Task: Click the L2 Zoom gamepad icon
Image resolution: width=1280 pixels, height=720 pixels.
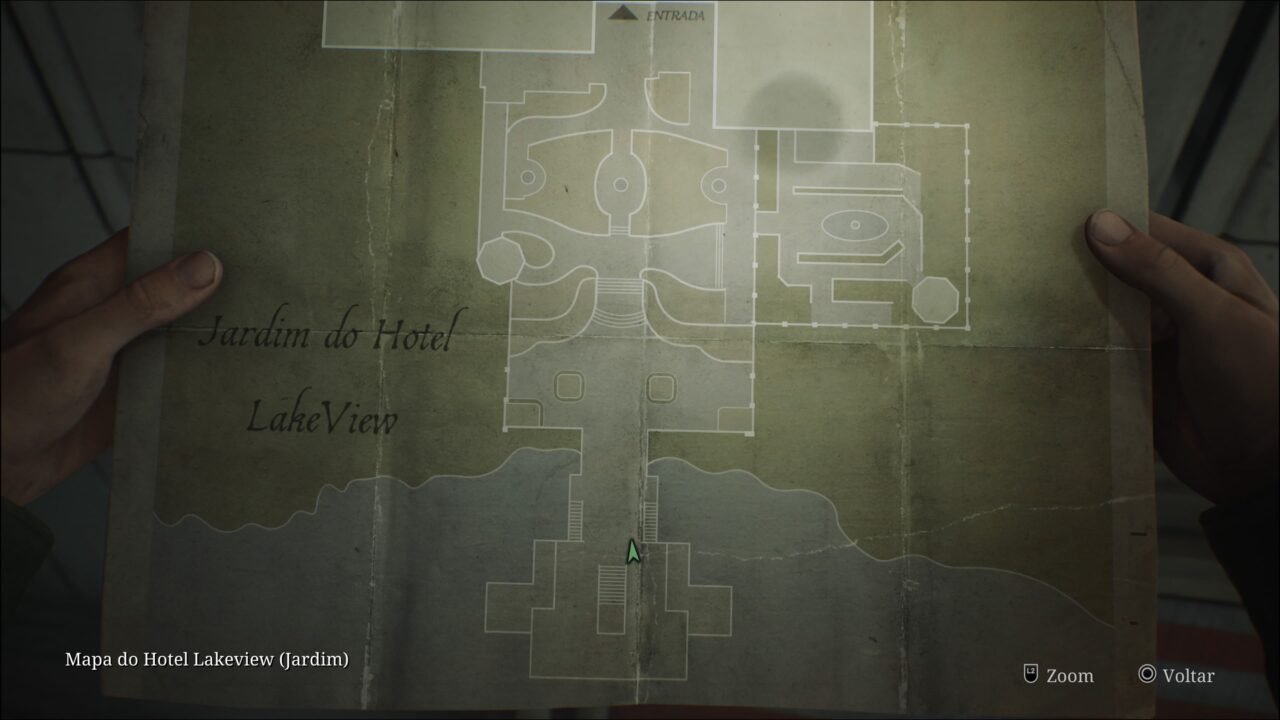Action: [1030, 676]
